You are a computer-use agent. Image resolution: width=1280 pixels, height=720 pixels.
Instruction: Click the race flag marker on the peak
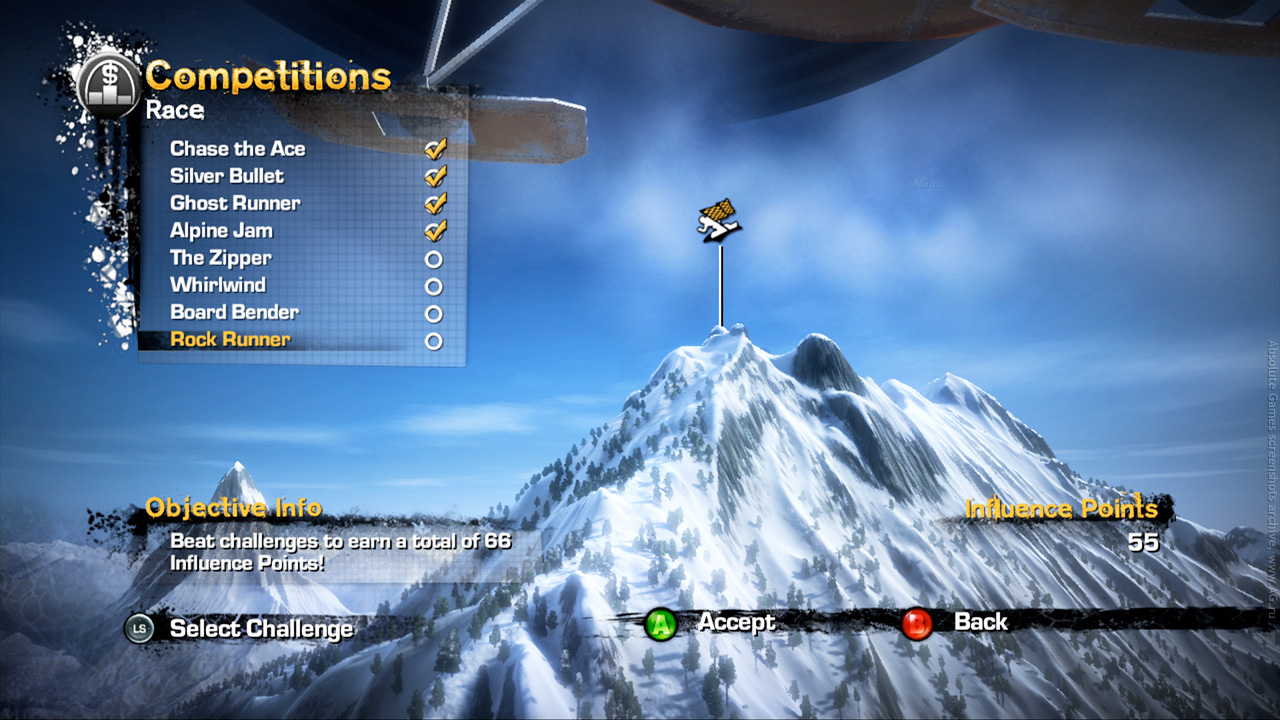pos(719,220)
